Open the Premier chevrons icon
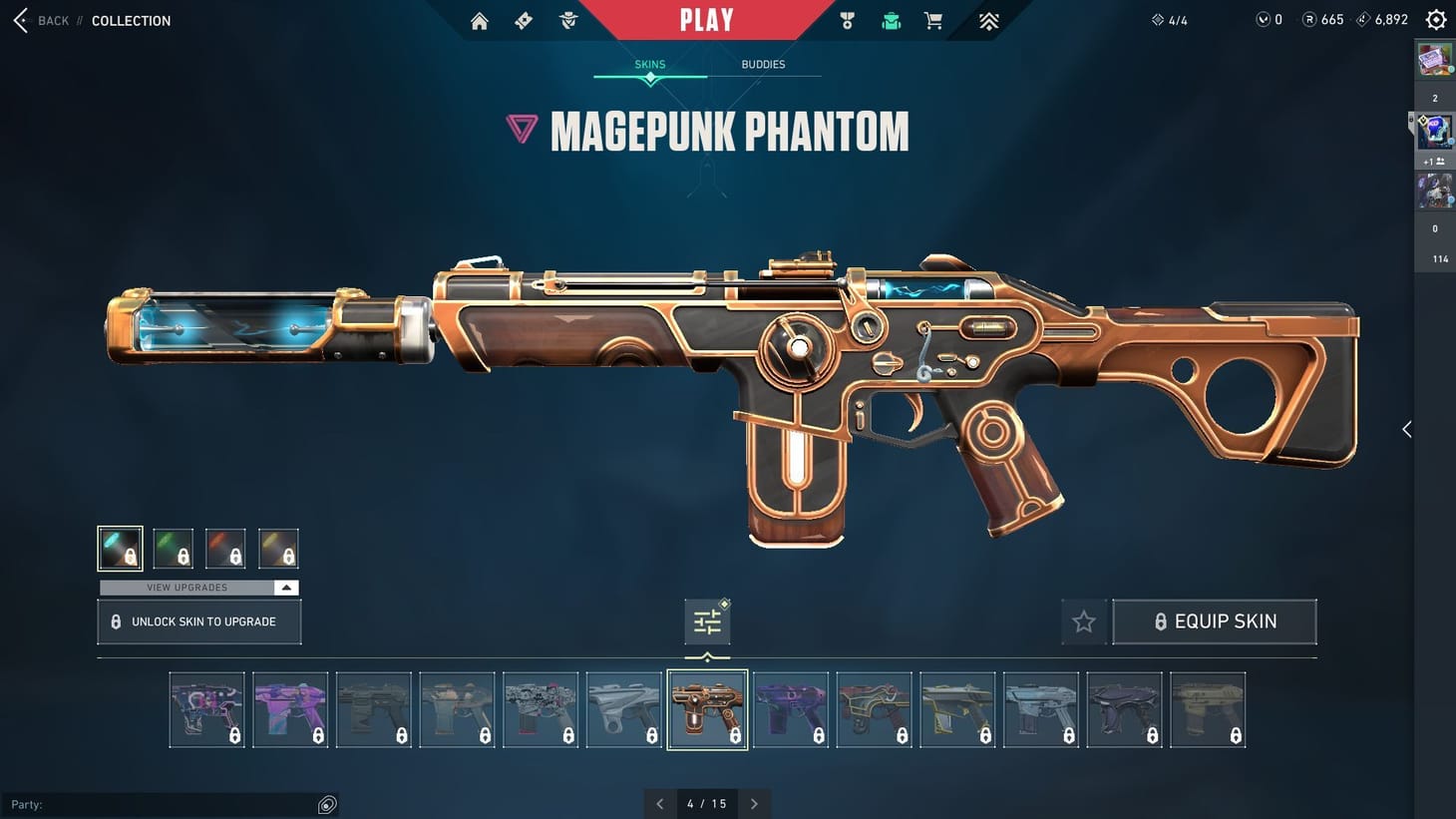 click(x=986, y=20)
